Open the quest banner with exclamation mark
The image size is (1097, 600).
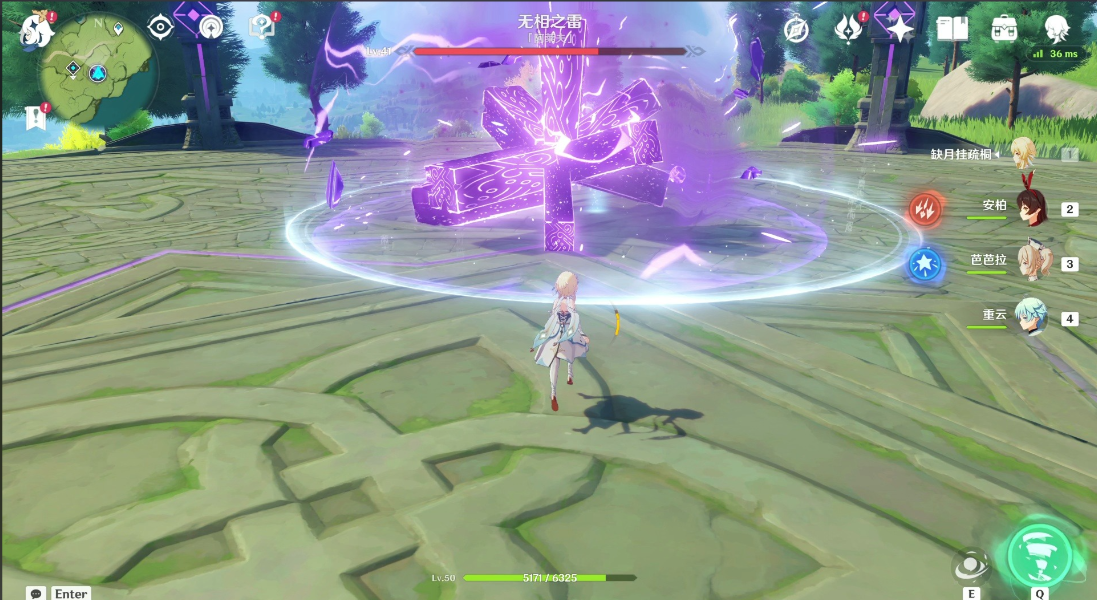37,116
